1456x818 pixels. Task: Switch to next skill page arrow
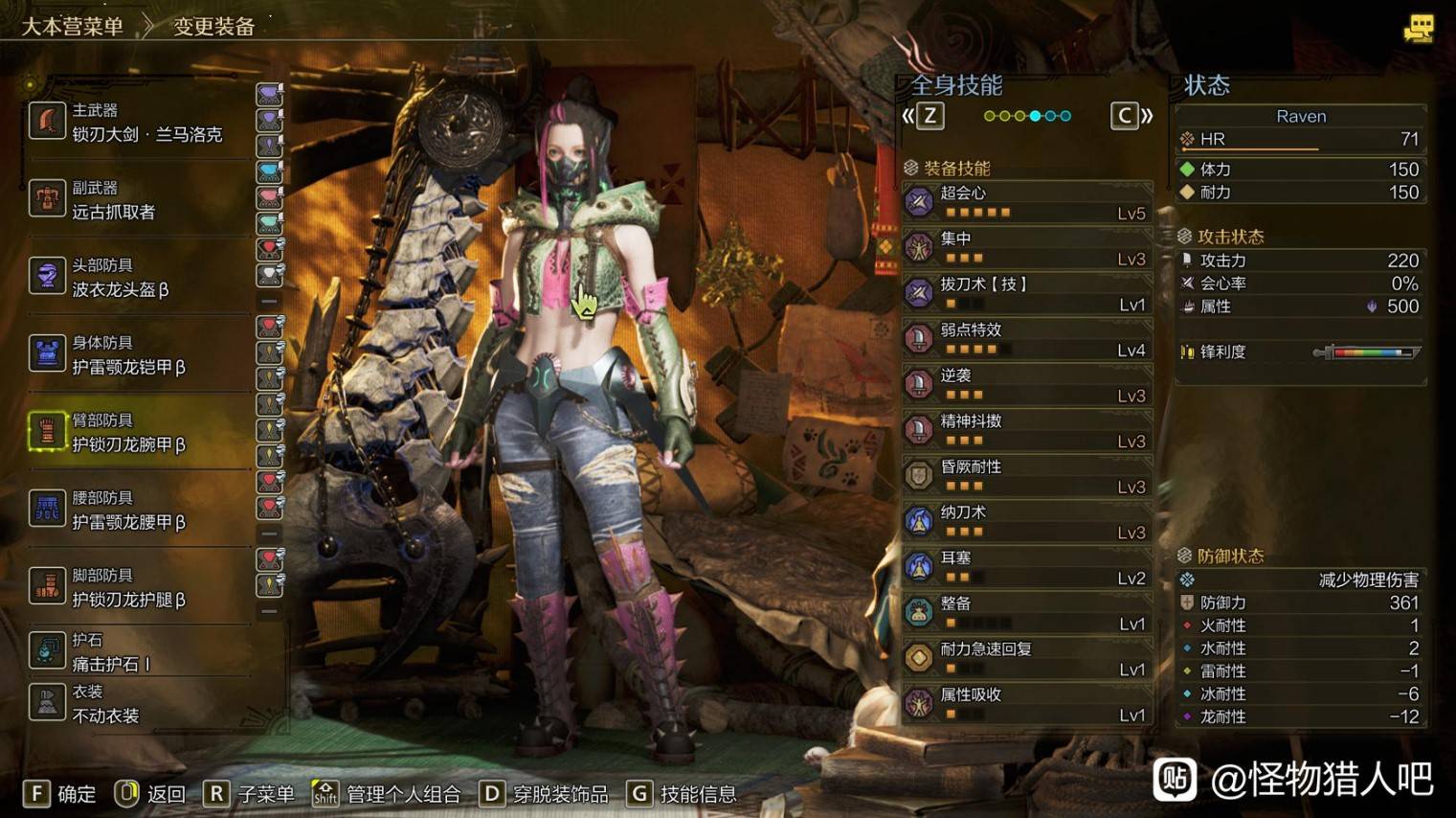point(1131,117)
